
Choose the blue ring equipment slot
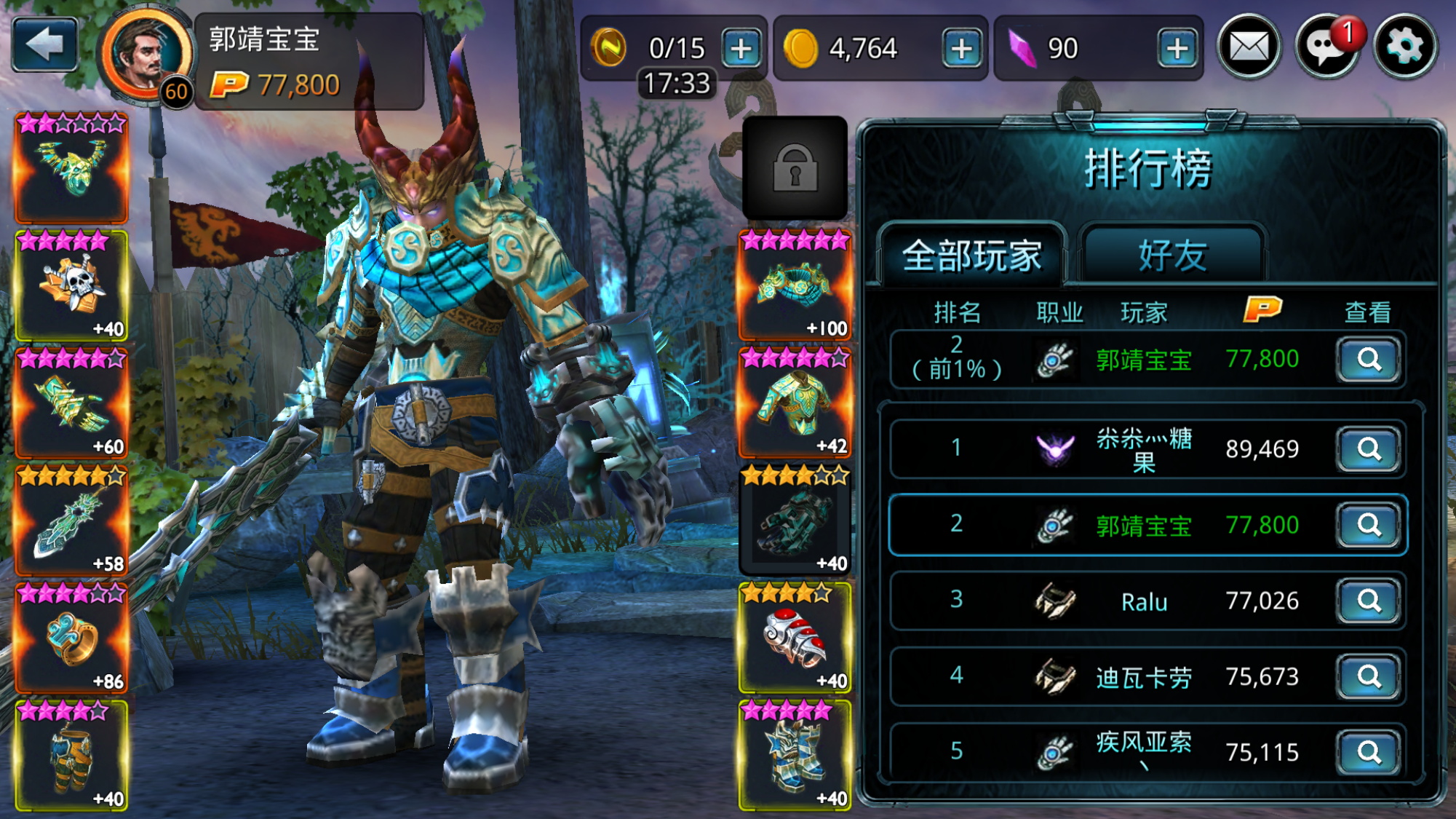coord(72,638)
